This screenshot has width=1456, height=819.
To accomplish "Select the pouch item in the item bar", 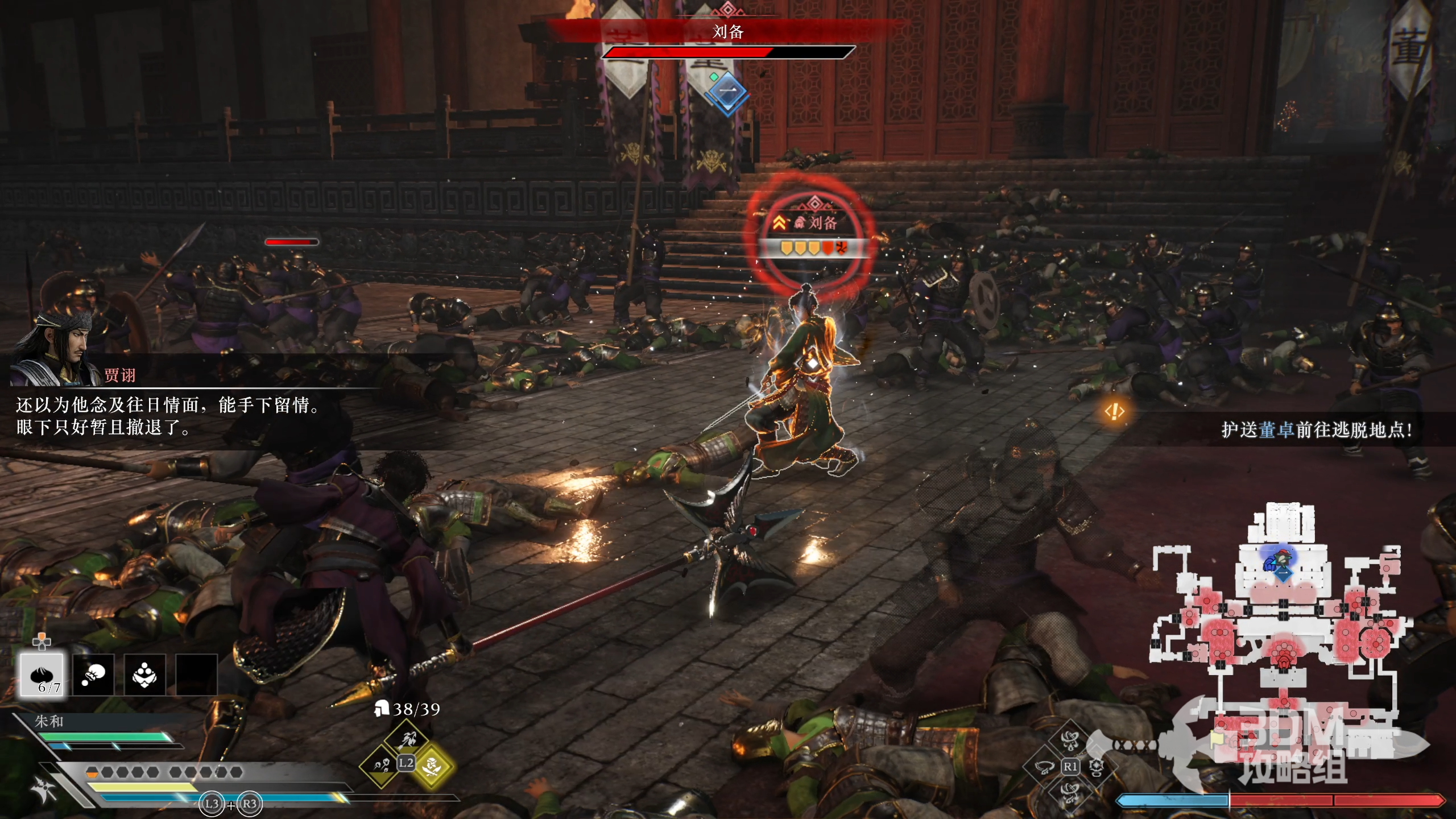I will (93, 675).
